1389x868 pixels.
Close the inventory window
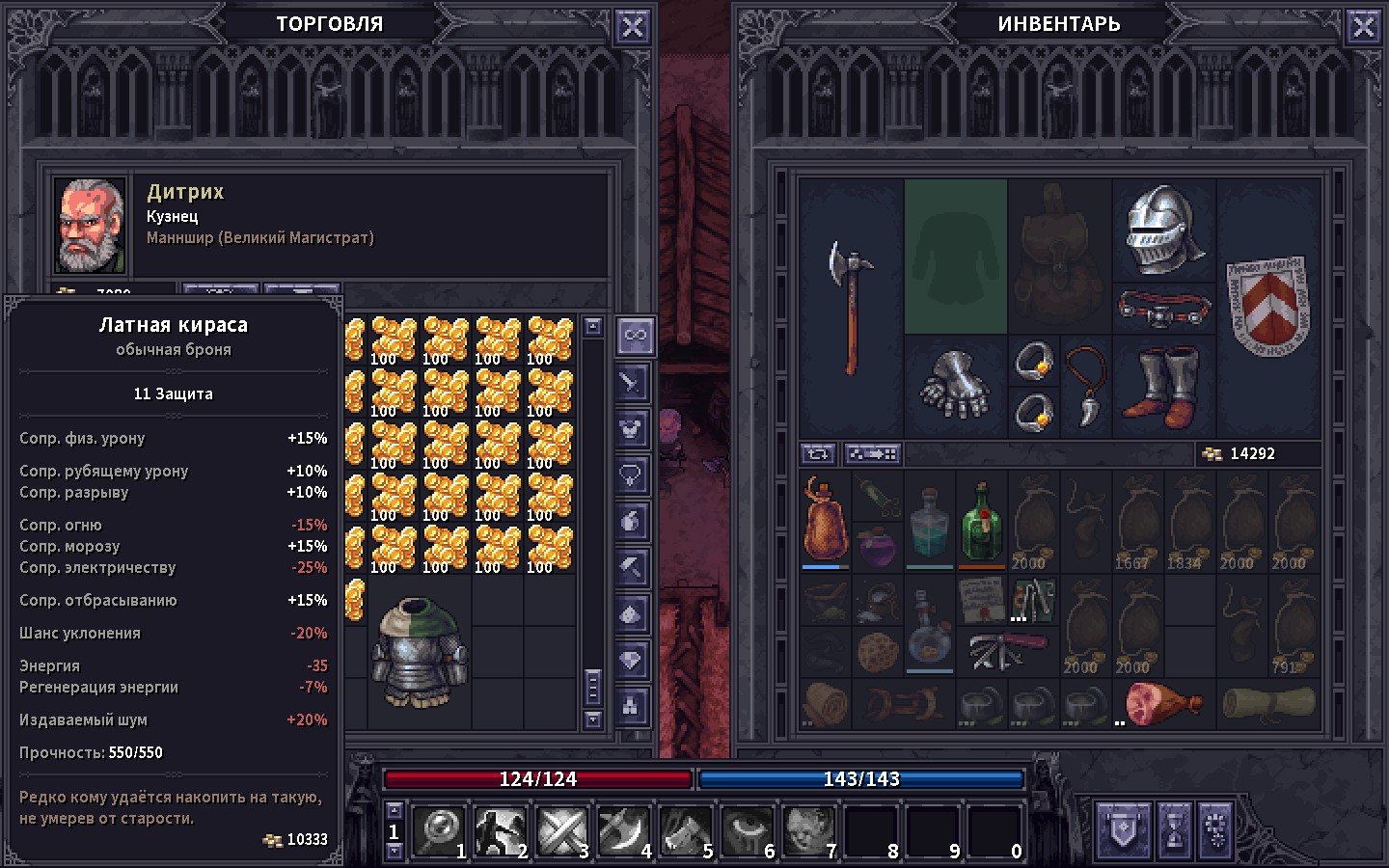click(x=1363, y=27)
